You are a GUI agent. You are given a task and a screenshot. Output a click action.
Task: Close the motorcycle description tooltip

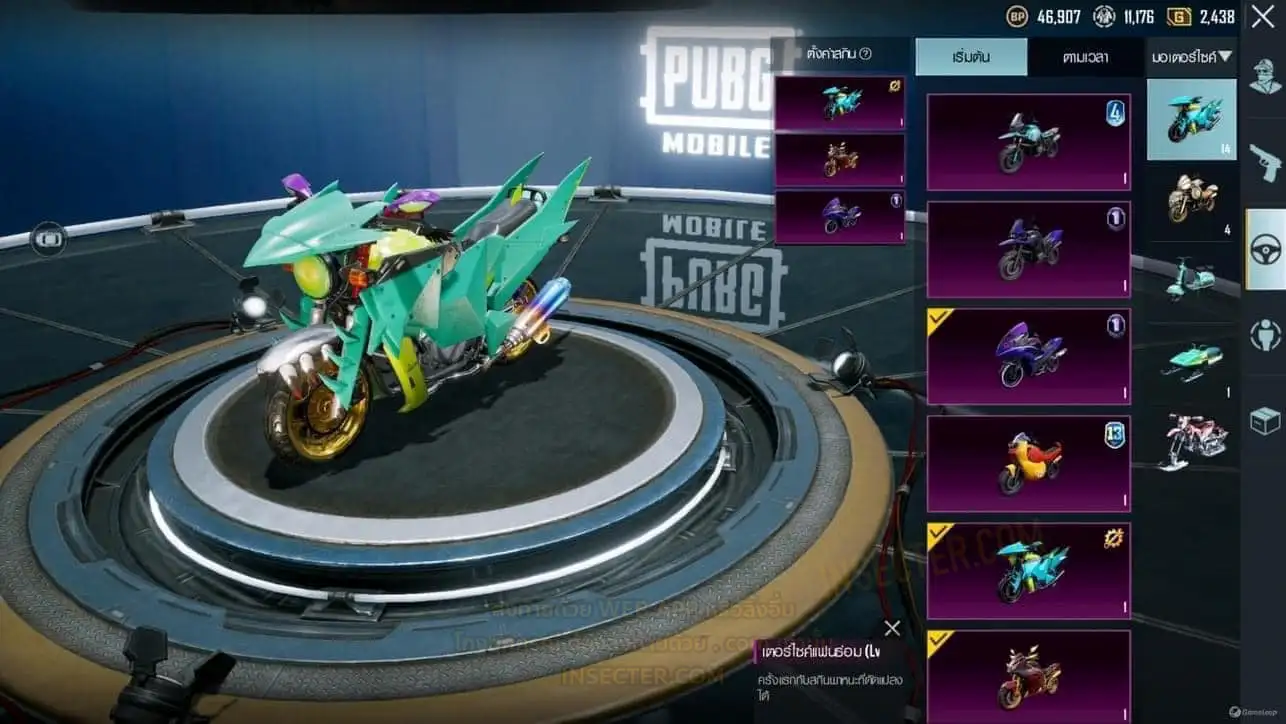click(x=892, y=628)
